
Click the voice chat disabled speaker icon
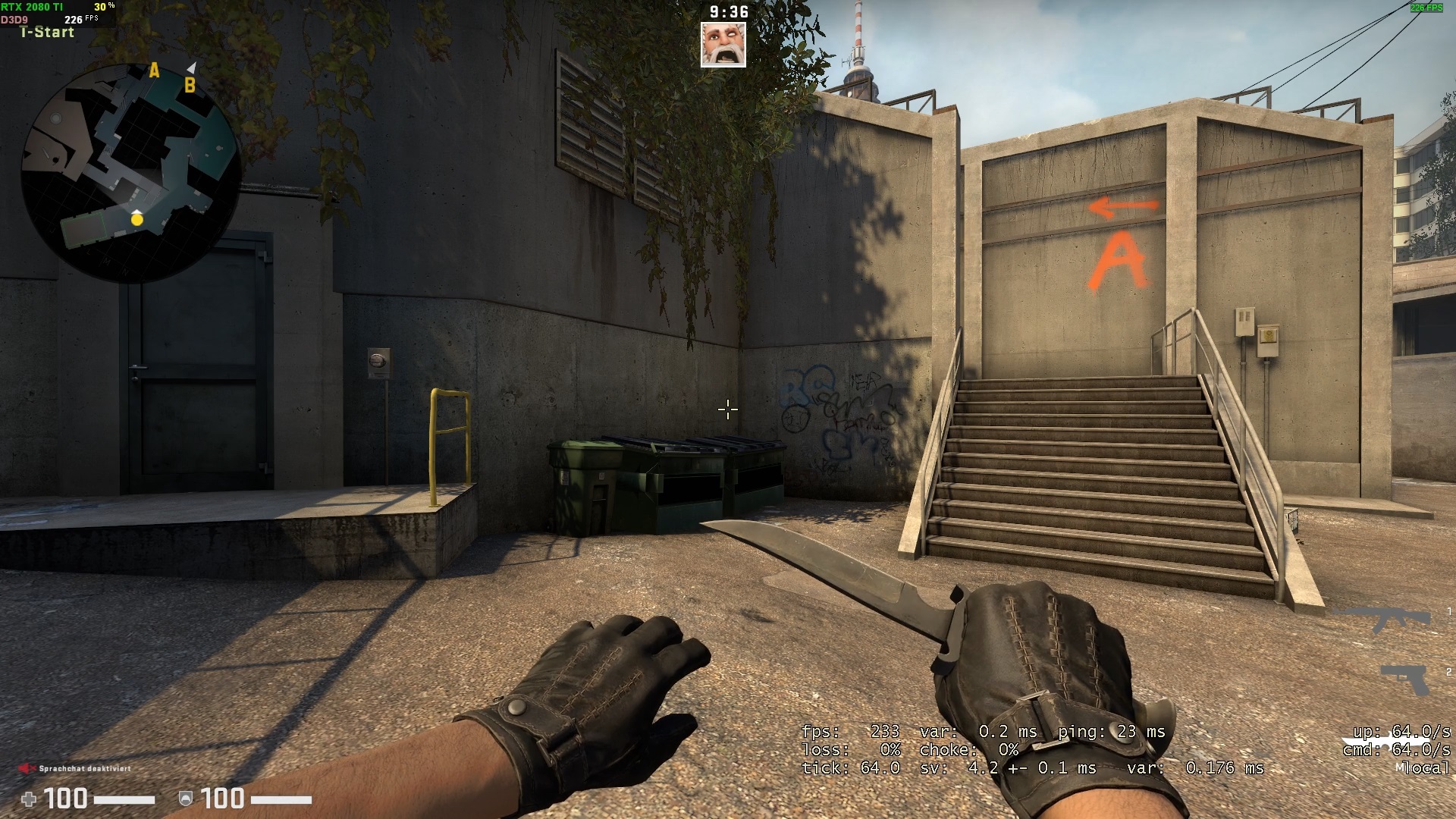27,768
